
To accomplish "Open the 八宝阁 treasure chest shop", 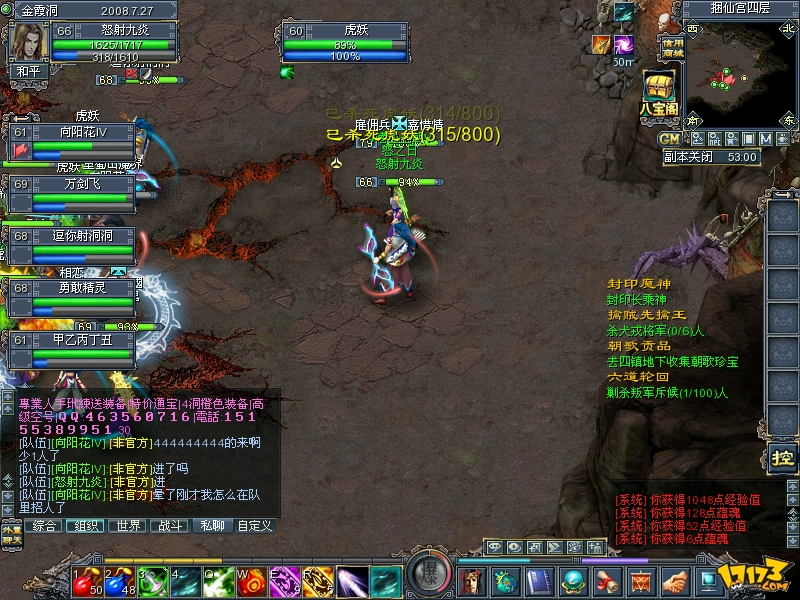I will point(658,92).
